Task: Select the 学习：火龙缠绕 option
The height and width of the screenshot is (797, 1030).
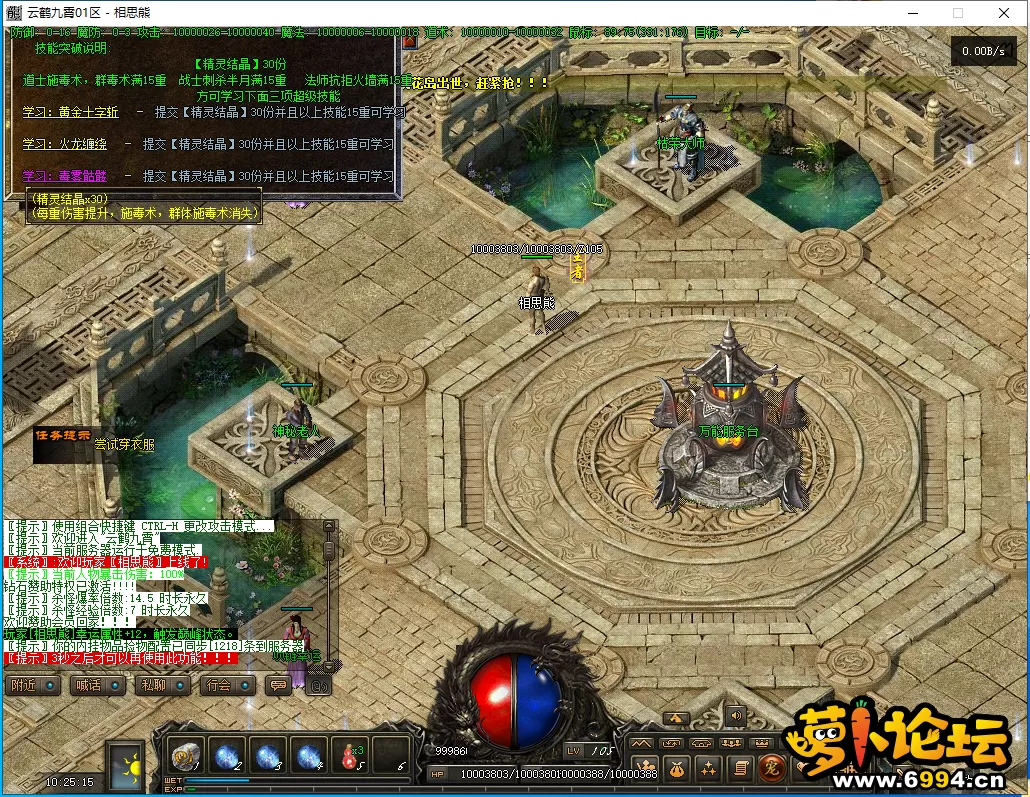Action: tap(68, 144)
